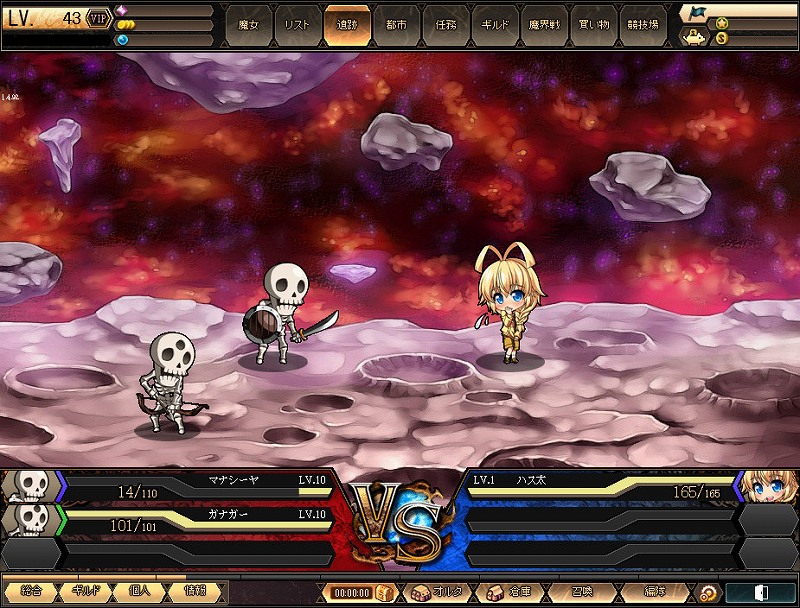Image resolution: width=800 pixels, height=608 pixels.
Task: Switch to the ギルド chat tab
Action: (85, 591)
